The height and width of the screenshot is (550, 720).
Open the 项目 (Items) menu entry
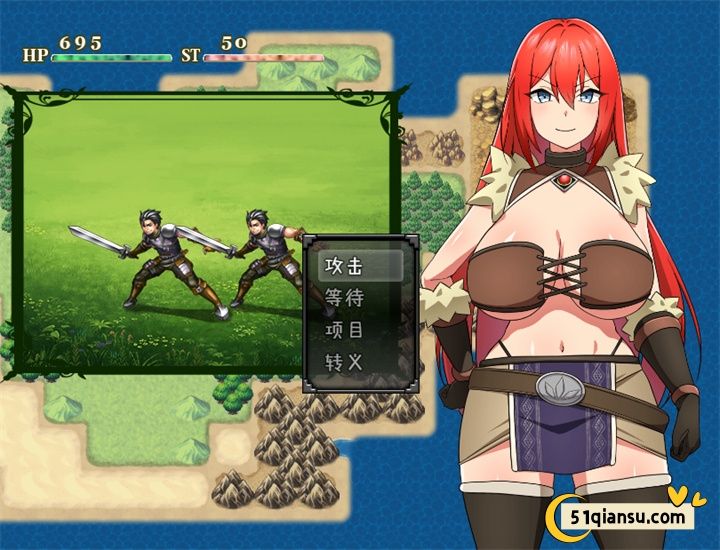tap(345, 329)
